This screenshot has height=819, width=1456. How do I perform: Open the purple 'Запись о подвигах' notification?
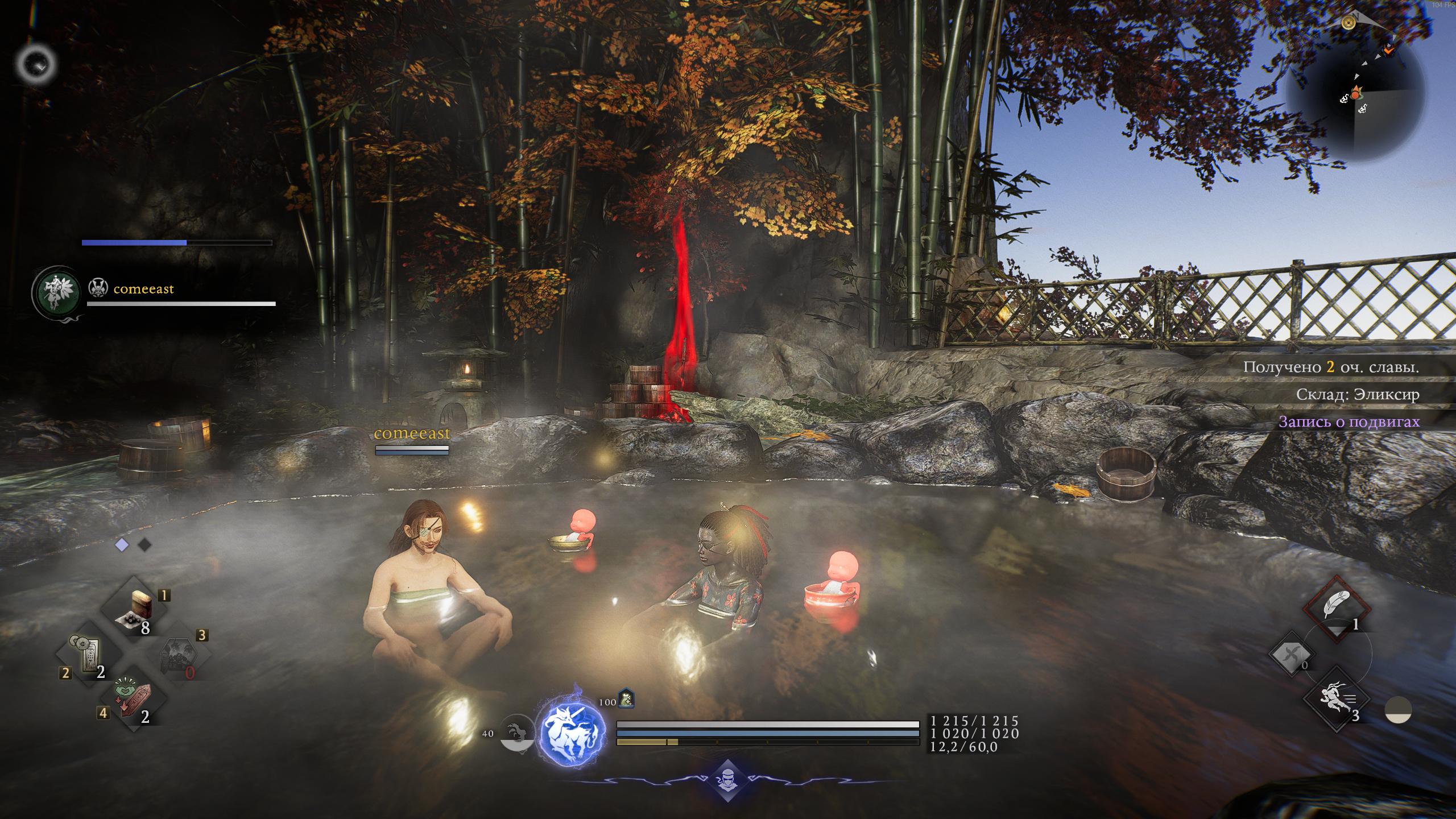(x=1349, y=422)
